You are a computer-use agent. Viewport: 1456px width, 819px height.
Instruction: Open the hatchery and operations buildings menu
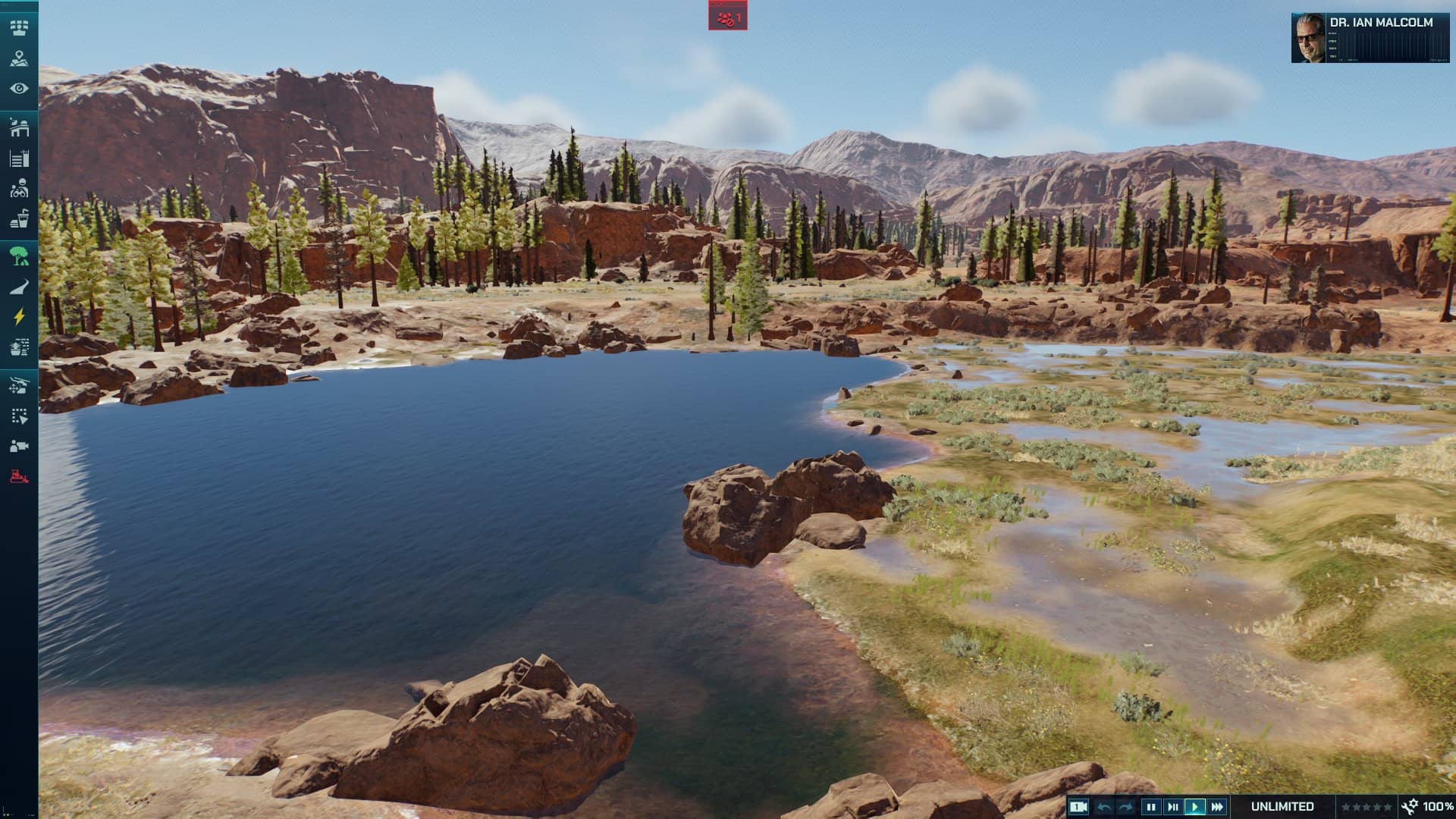click(x=19, y=127)
